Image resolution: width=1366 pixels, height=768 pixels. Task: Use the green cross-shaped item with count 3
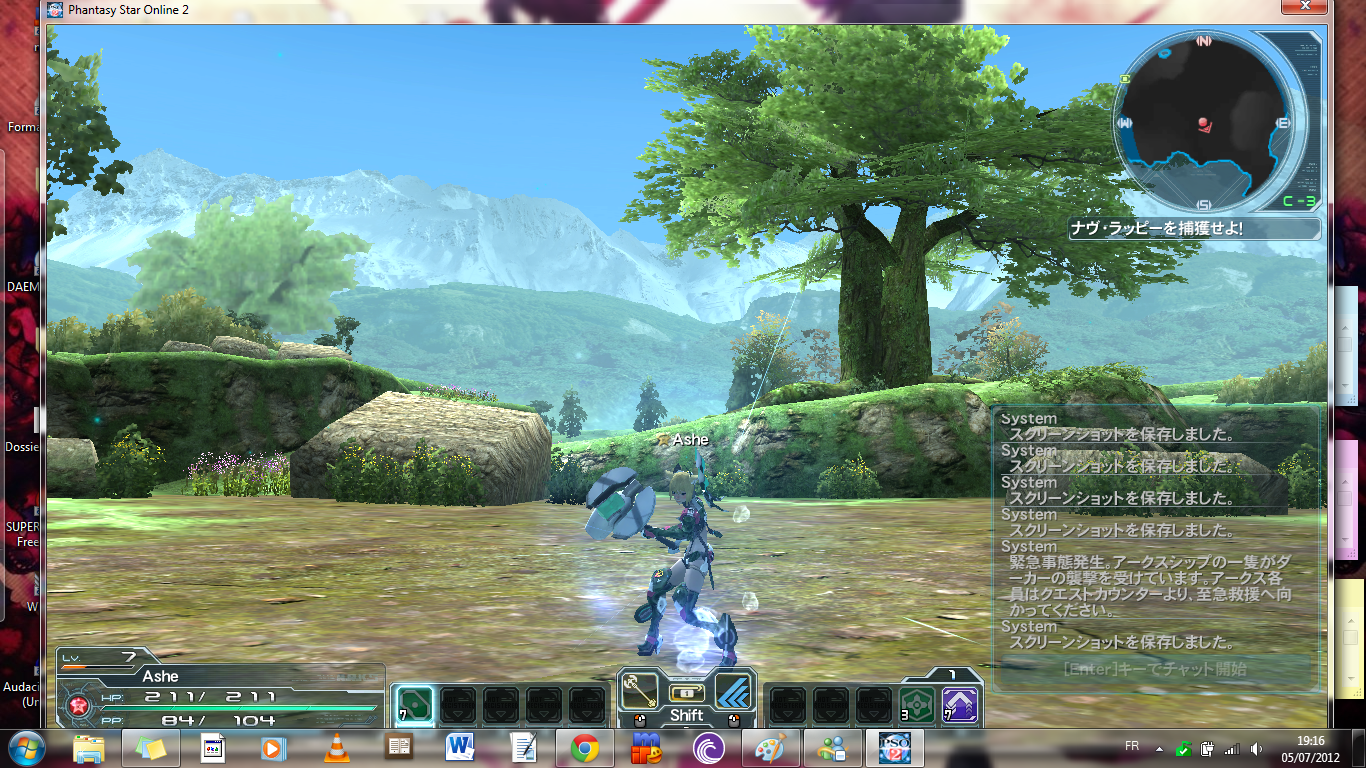click(917, 704)
